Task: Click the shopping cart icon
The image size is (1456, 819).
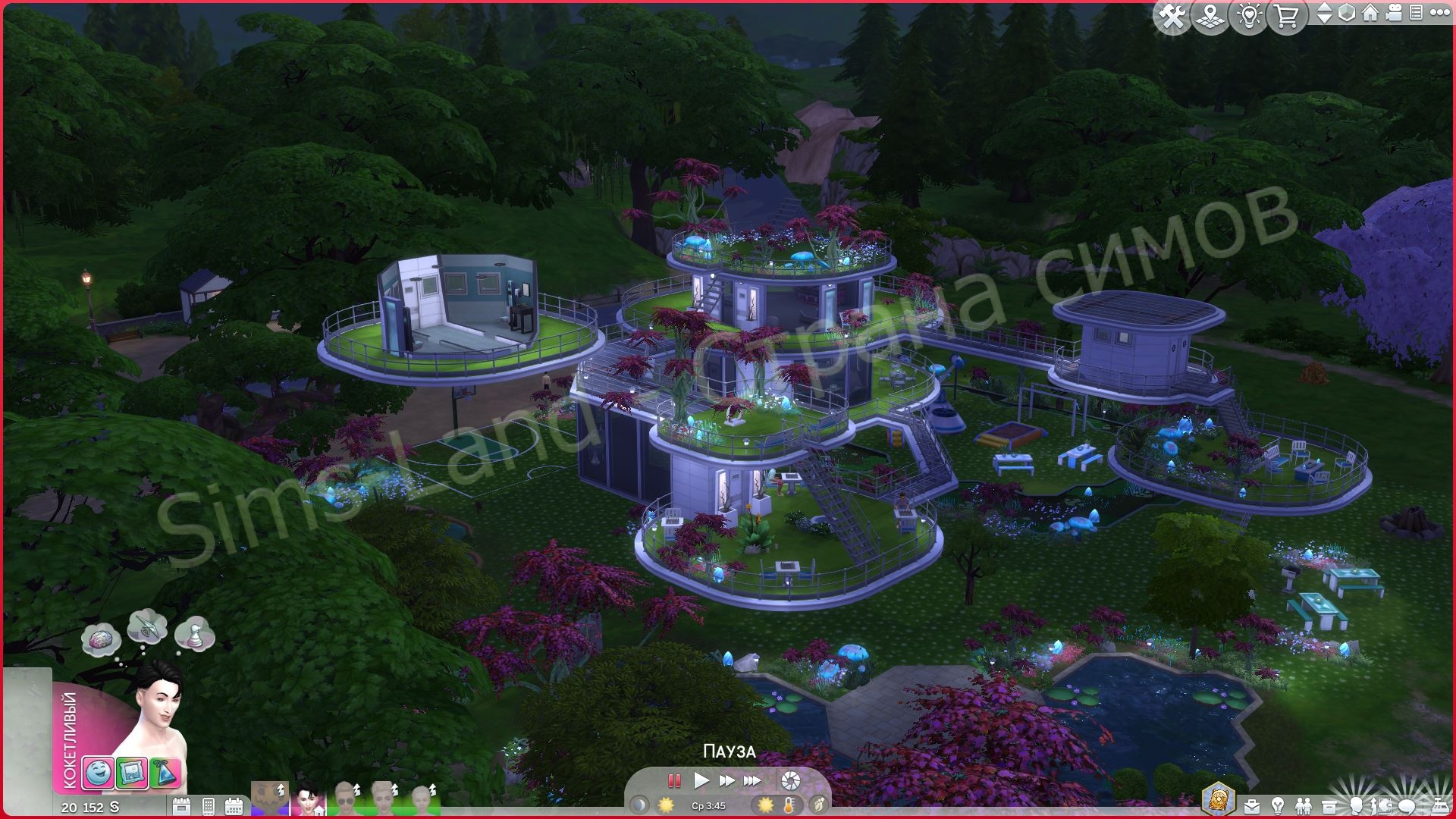Action: click(1286, 14)
